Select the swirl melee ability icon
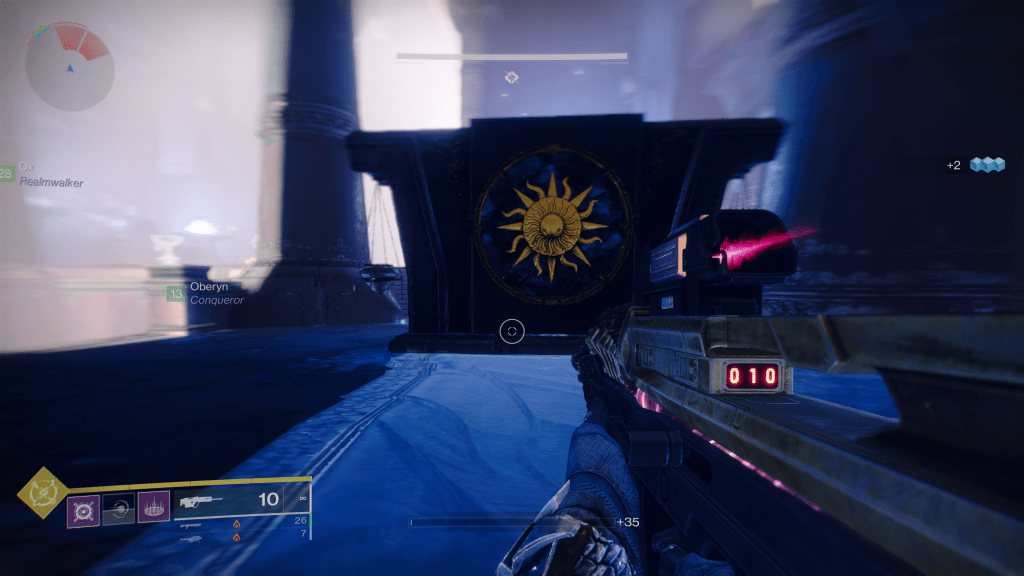 point(118,510)
